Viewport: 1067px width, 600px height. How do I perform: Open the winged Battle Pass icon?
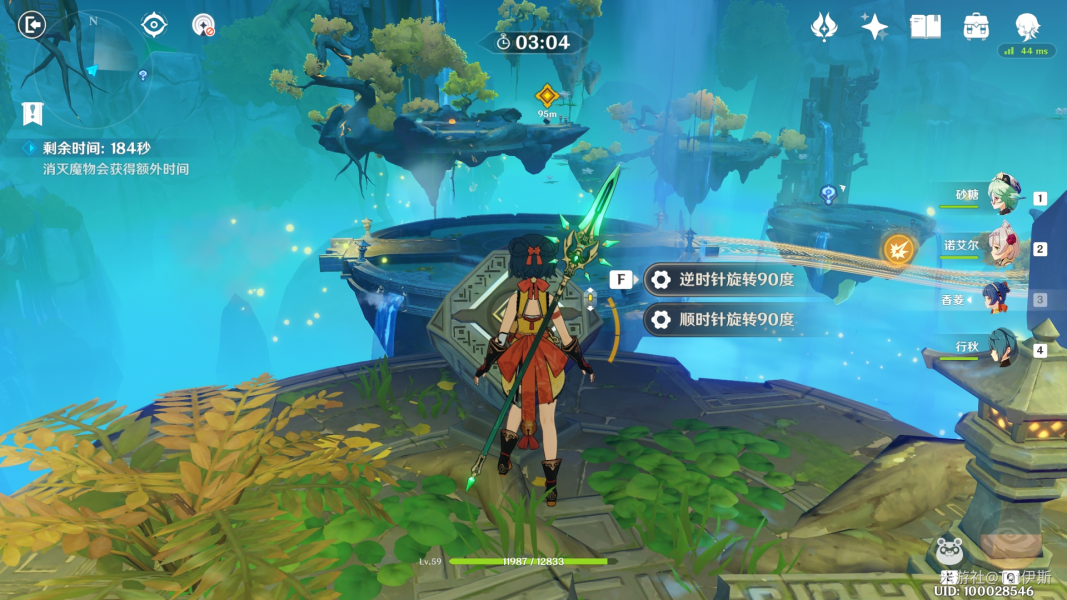(x=823, y=27)
